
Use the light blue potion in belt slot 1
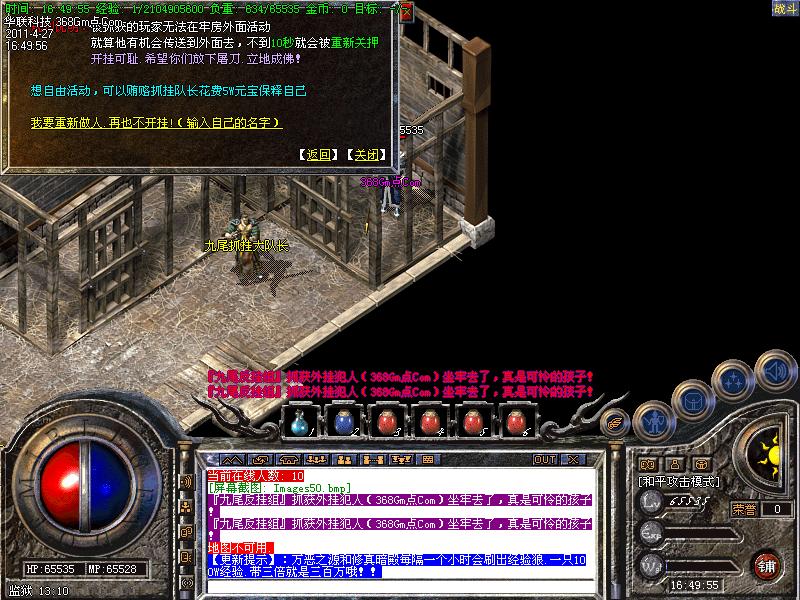pyautogui.click(x=300, y=422)
